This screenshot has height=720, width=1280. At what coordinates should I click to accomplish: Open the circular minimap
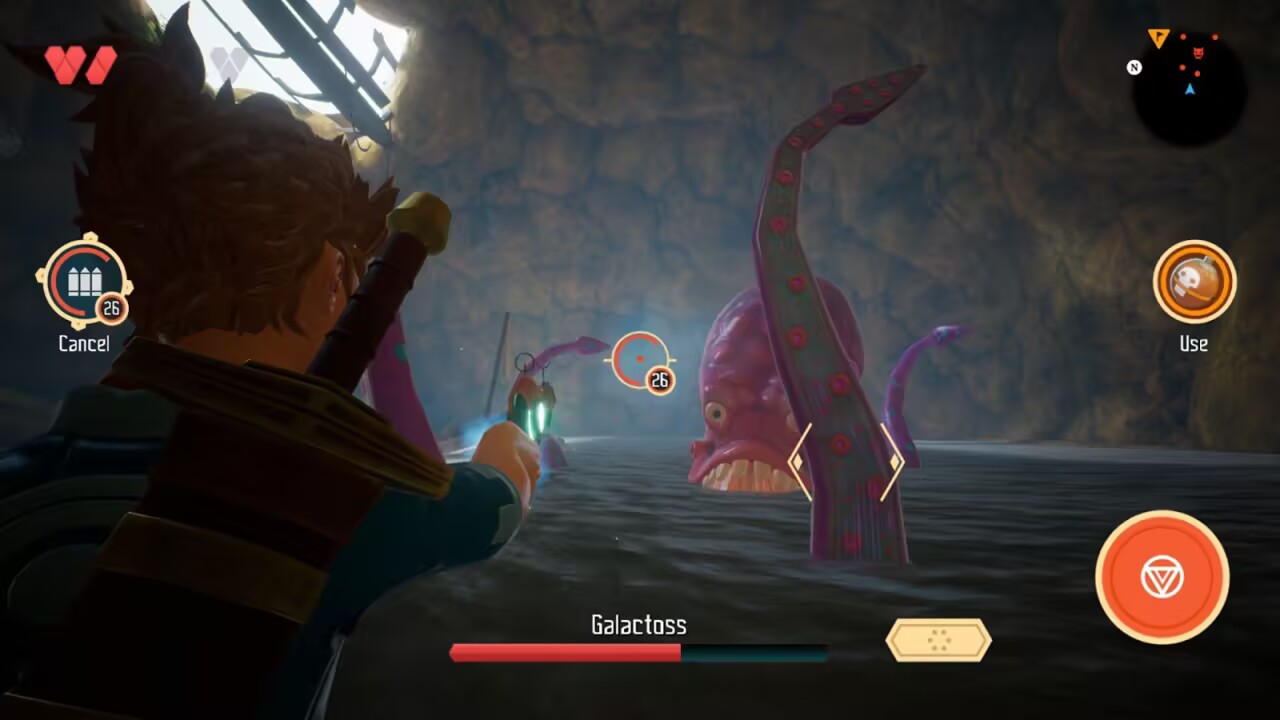tap(1188, 89)
